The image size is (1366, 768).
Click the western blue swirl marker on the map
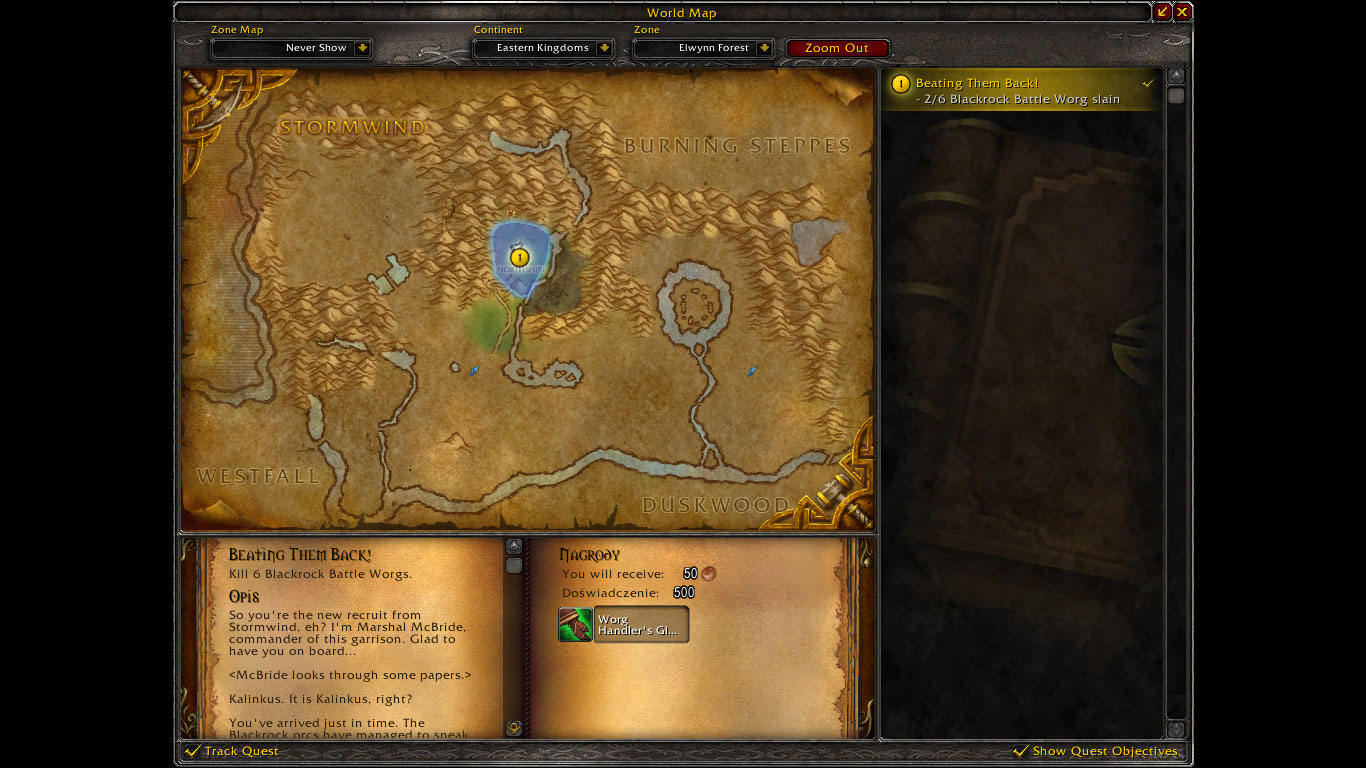473,370
